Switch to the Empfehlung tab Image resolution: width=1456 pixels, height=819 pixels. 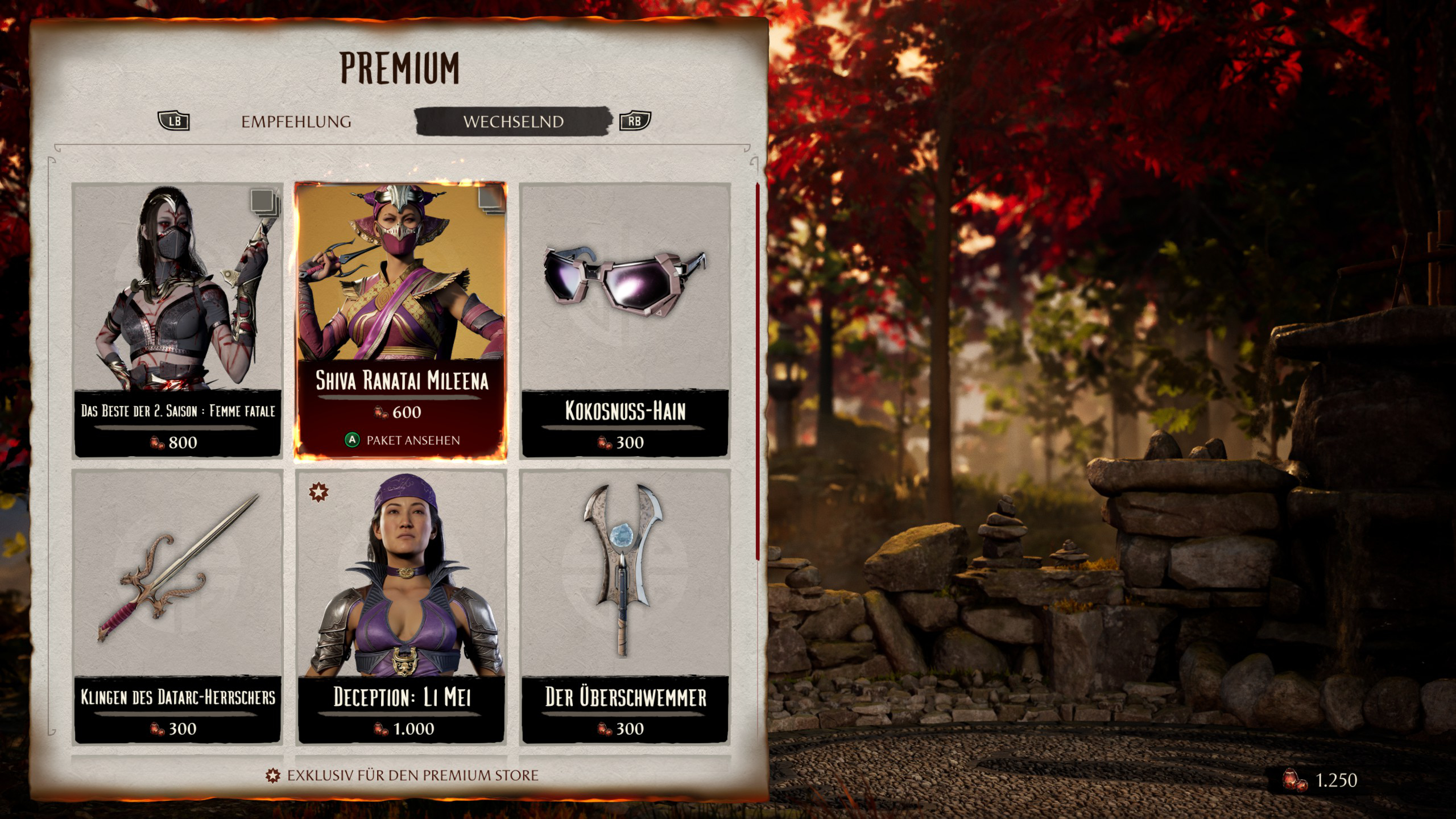pyautogui.click(x=296, y=122)
